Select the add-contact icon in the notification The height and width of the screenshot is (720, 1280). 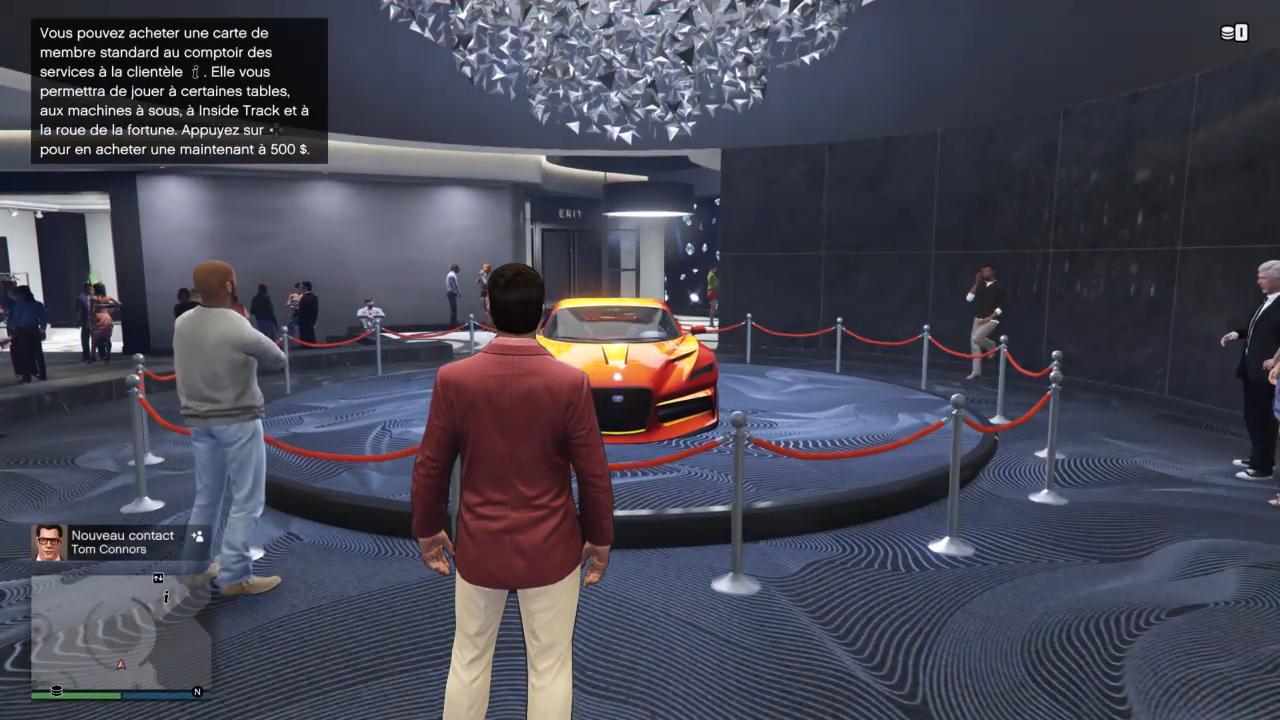click(197, 536)
